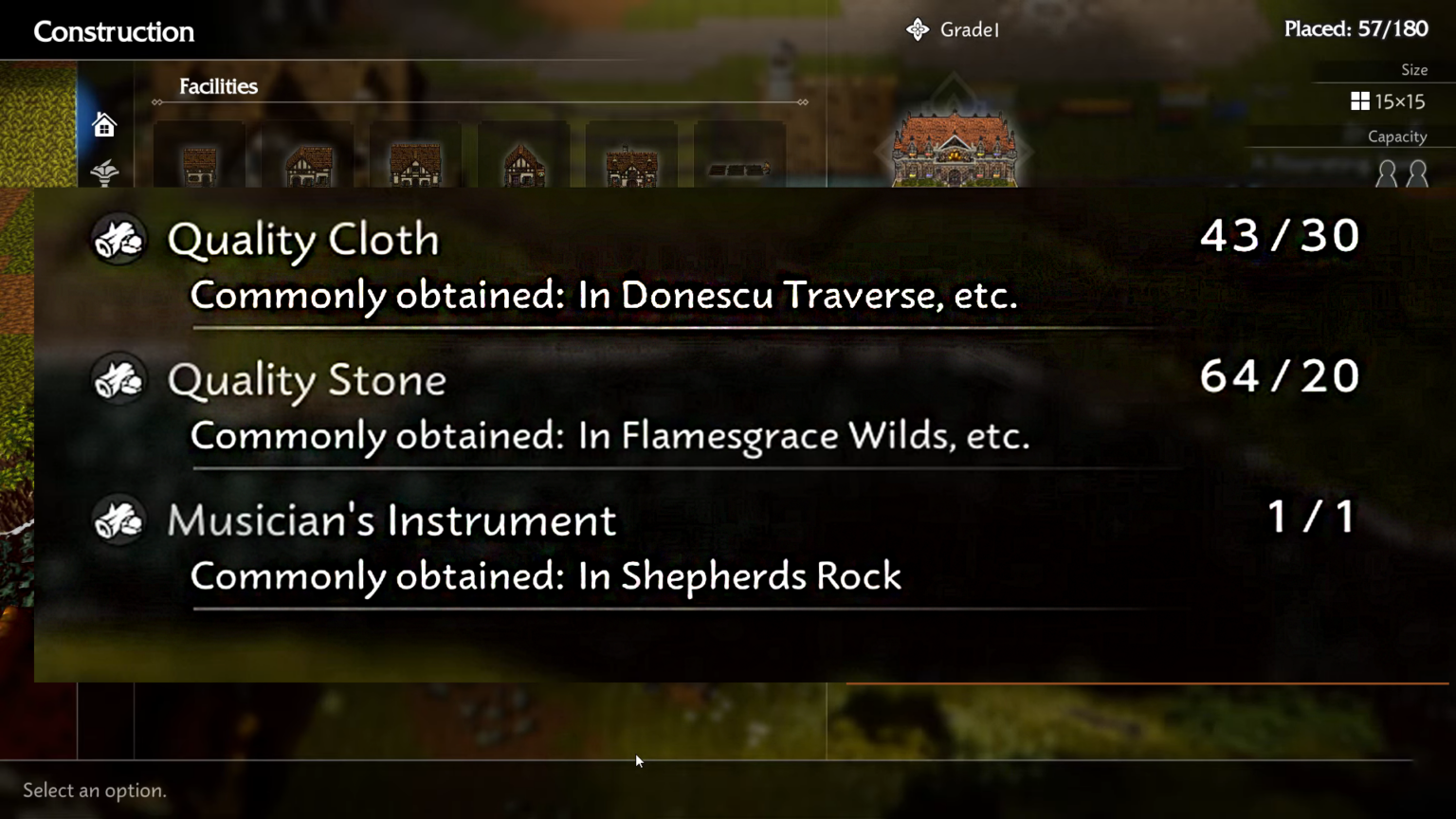This screenshot has height=819, width=1456.
Task: Click the Placed 57/180 counter
Action: click(x=1356, y=29)
